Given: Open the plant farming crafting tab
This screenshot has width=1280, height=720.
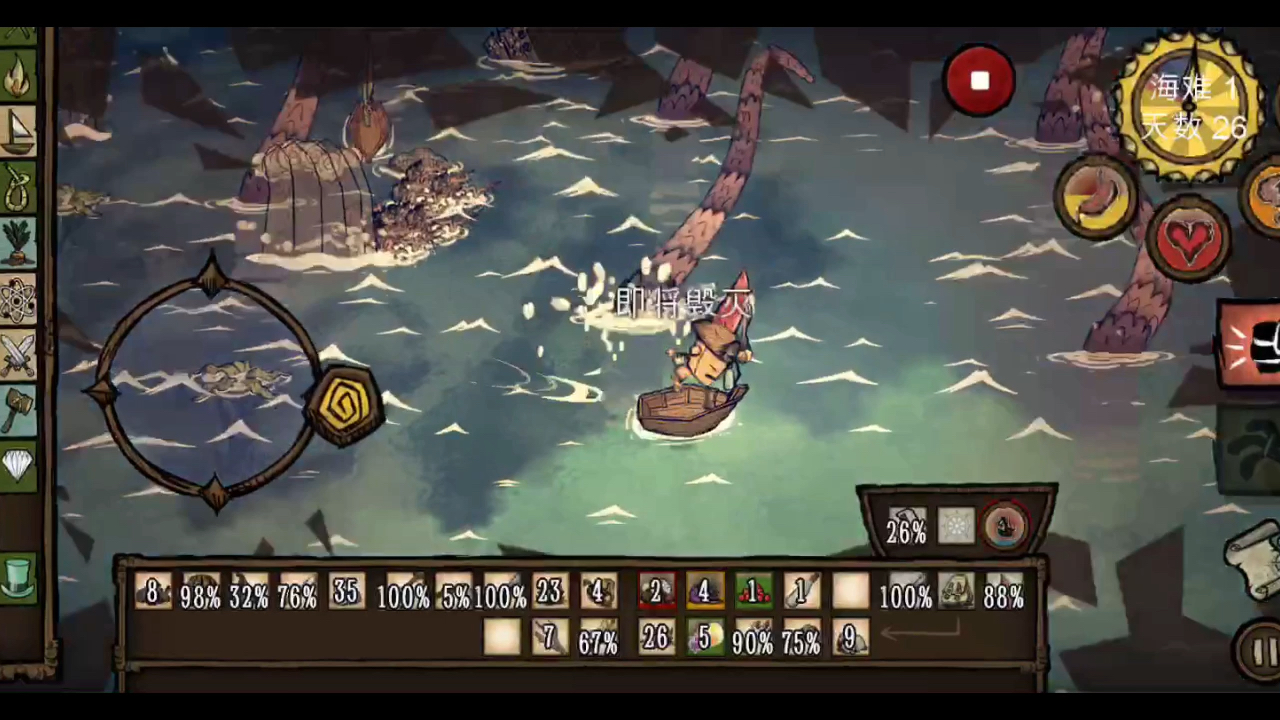Looking at the screenshot, I should [18, 243].
